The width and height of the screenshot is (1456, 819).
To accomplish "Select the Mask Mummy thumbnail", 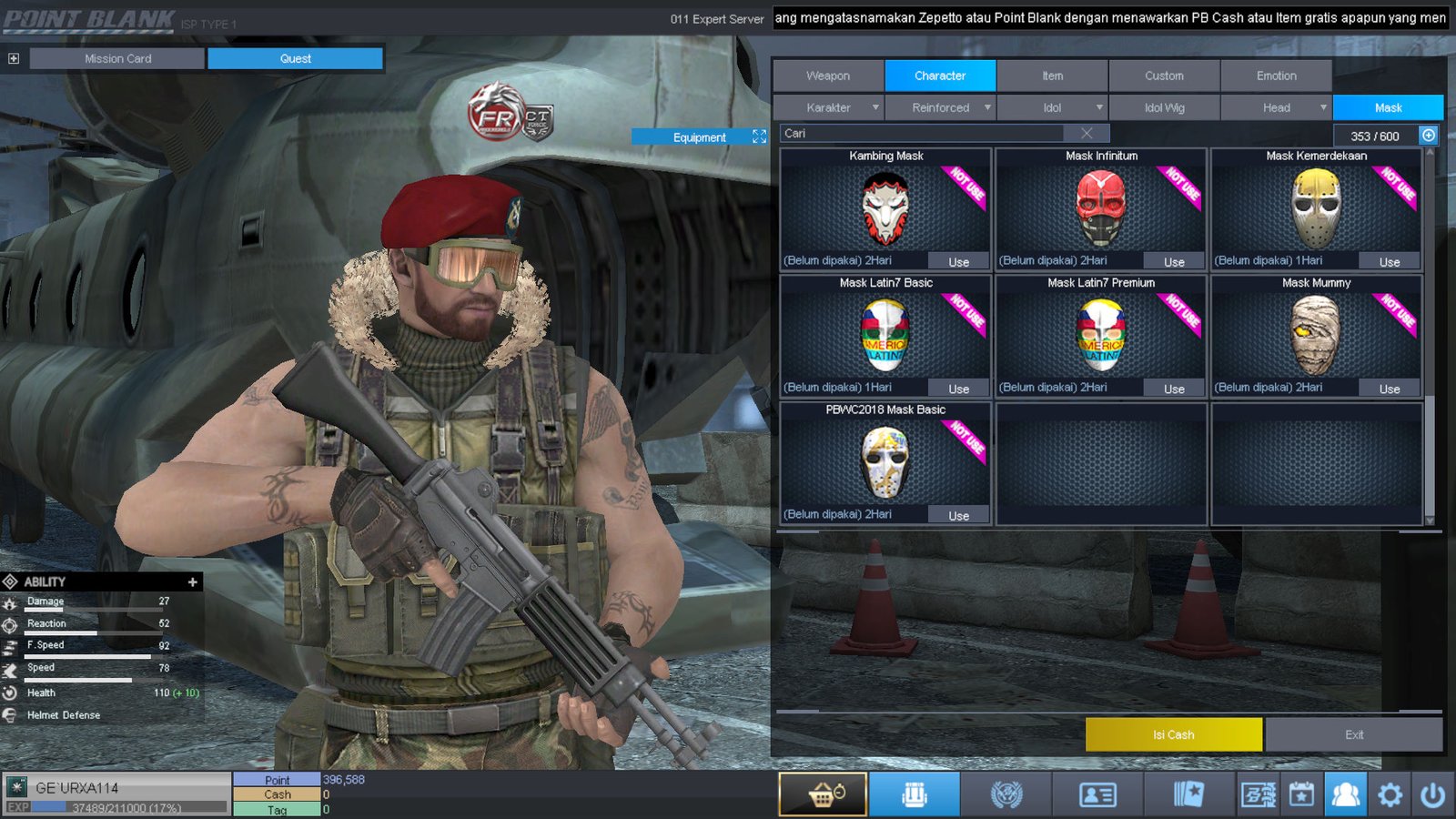I will tap(1315, 336).
